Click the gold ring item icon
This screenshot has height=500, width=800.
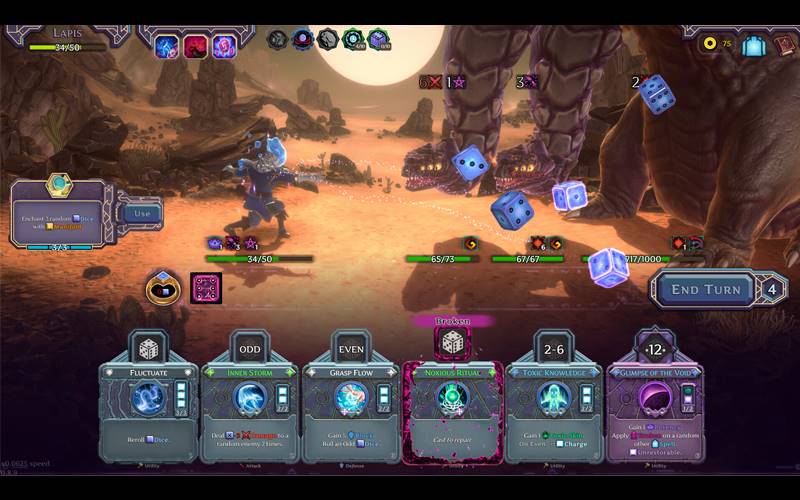click(x=163, y=289)
